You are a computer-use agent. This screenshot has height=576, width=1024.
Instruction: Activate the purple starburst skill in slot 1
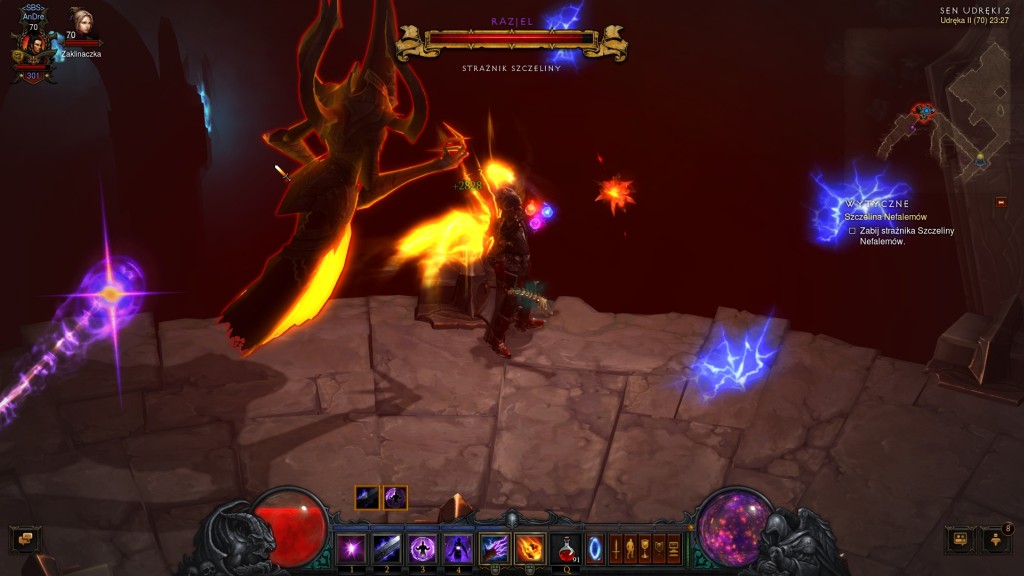[x=351, y=548]
